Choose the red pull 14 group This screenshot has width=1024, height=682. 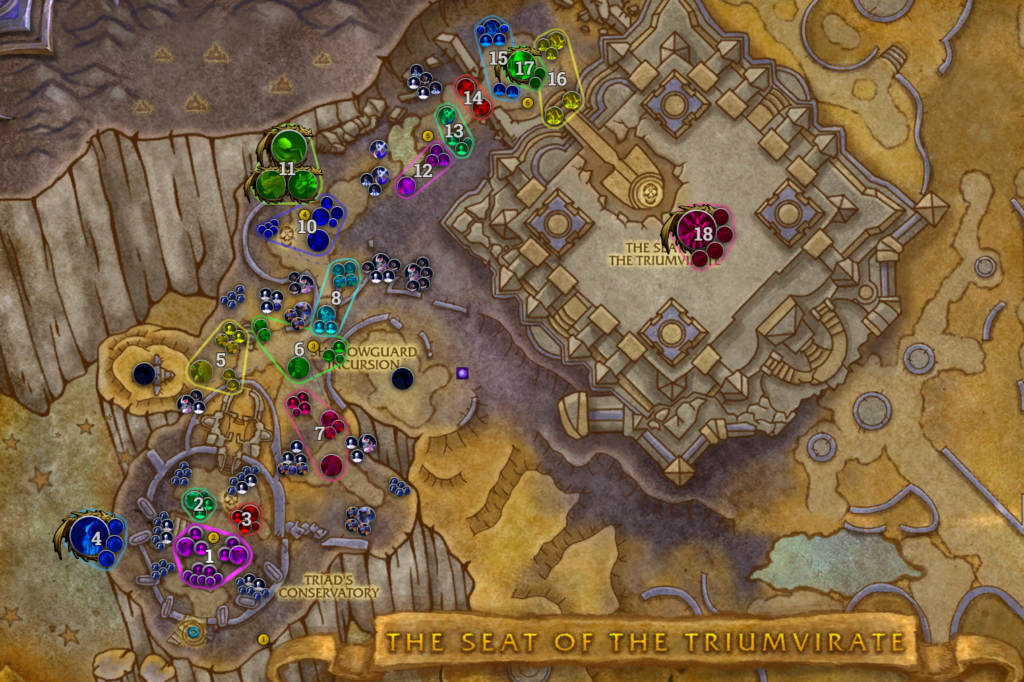click(x=473, y=97)
